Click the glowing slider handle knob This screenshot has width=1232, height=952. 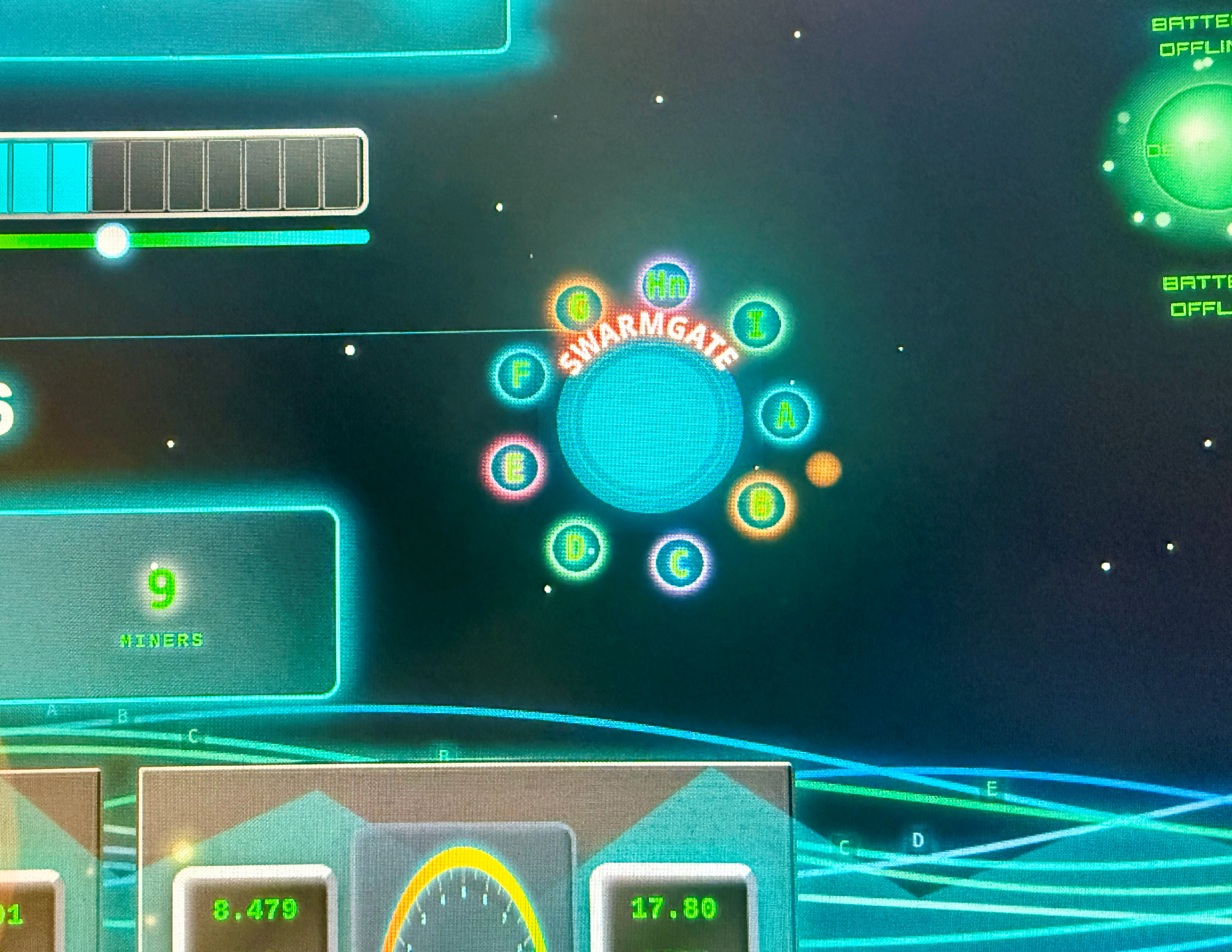point(112,240)
